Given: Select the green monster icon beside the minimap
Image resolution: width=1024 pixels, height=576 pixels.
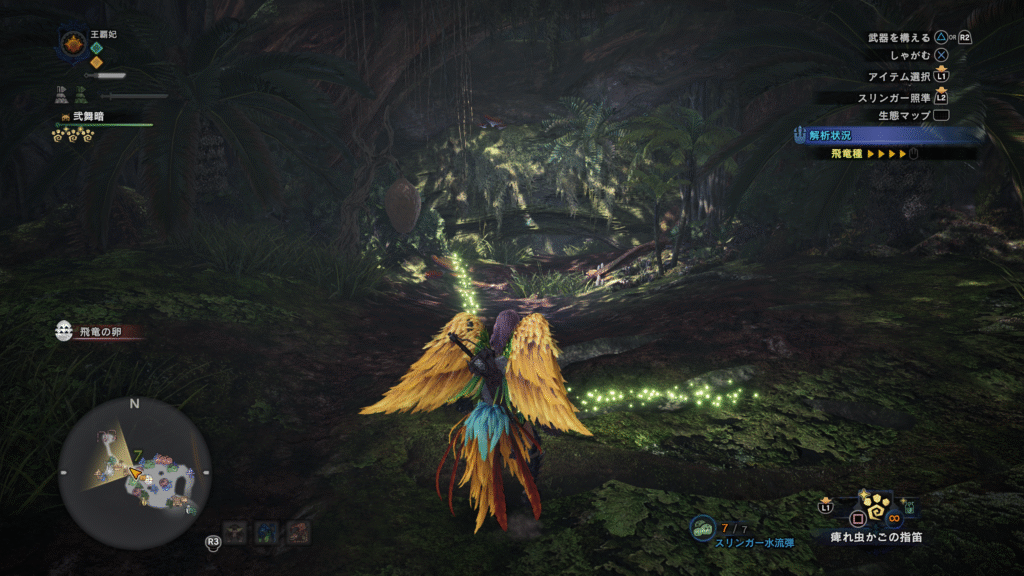Looking at the screenshot, I should tap(236, 532).
